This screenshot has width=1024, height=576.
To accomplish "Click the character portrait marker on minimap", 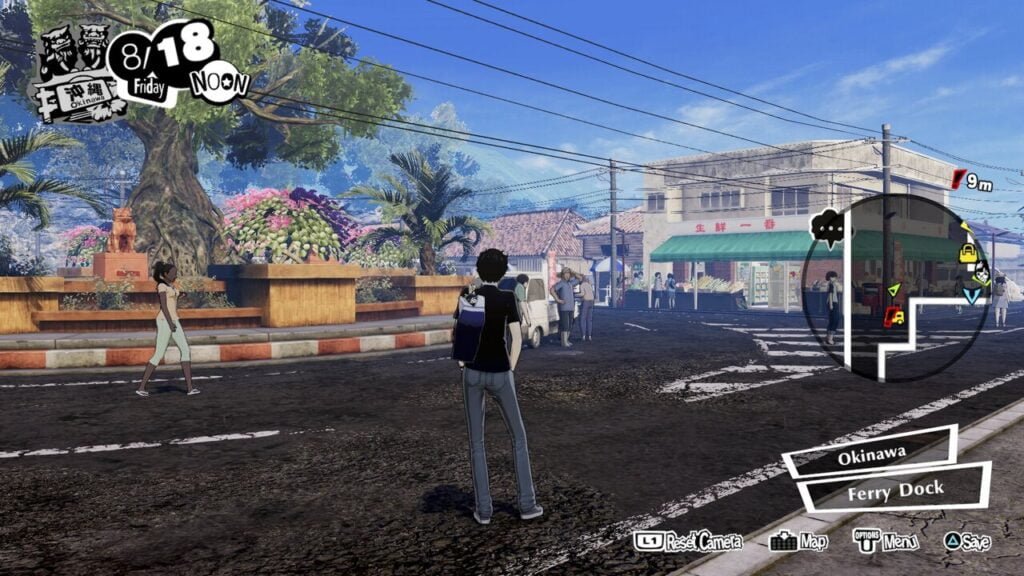I will click(982, 273).
